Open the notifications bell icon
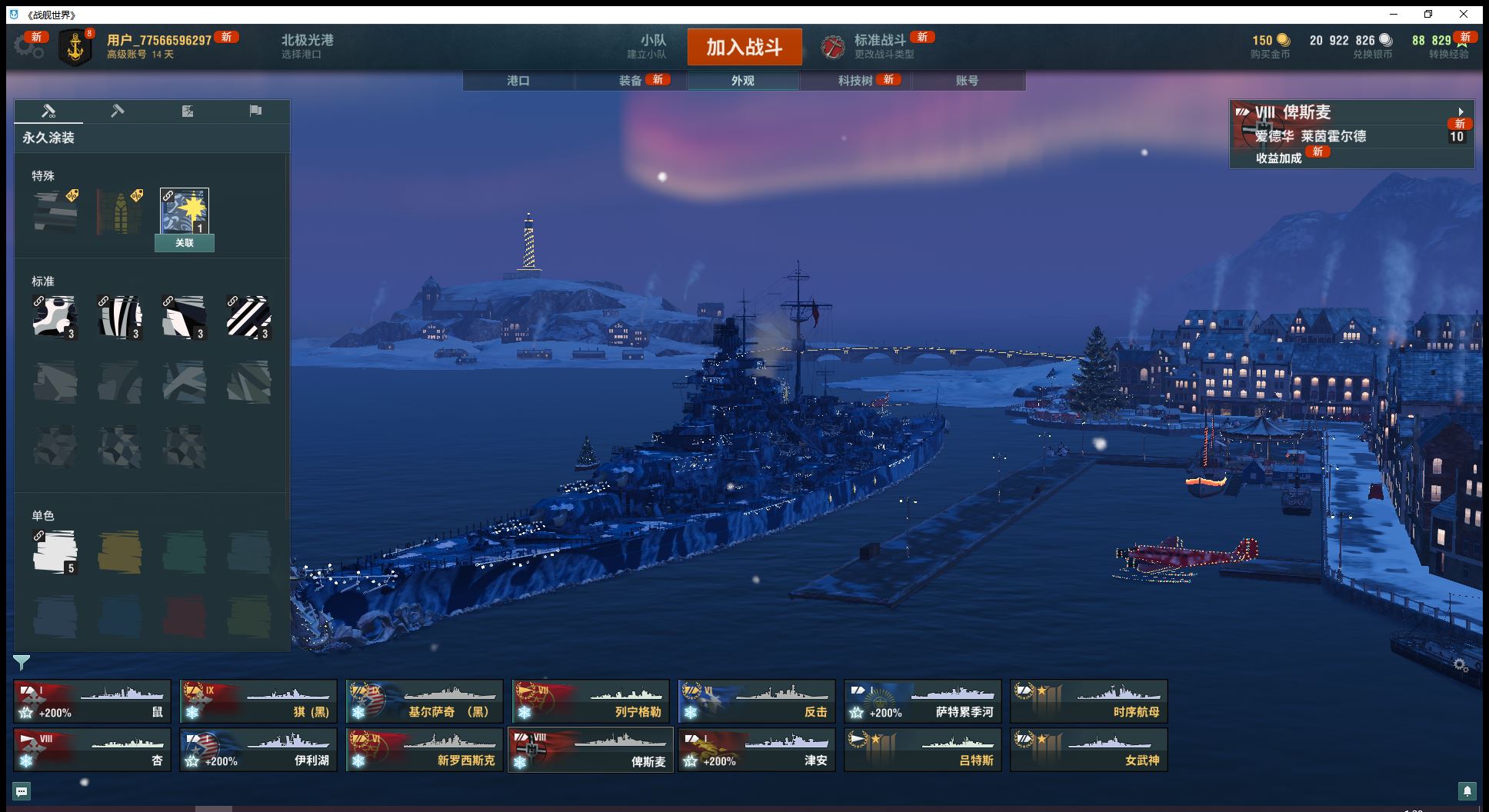 [1467, 790]
